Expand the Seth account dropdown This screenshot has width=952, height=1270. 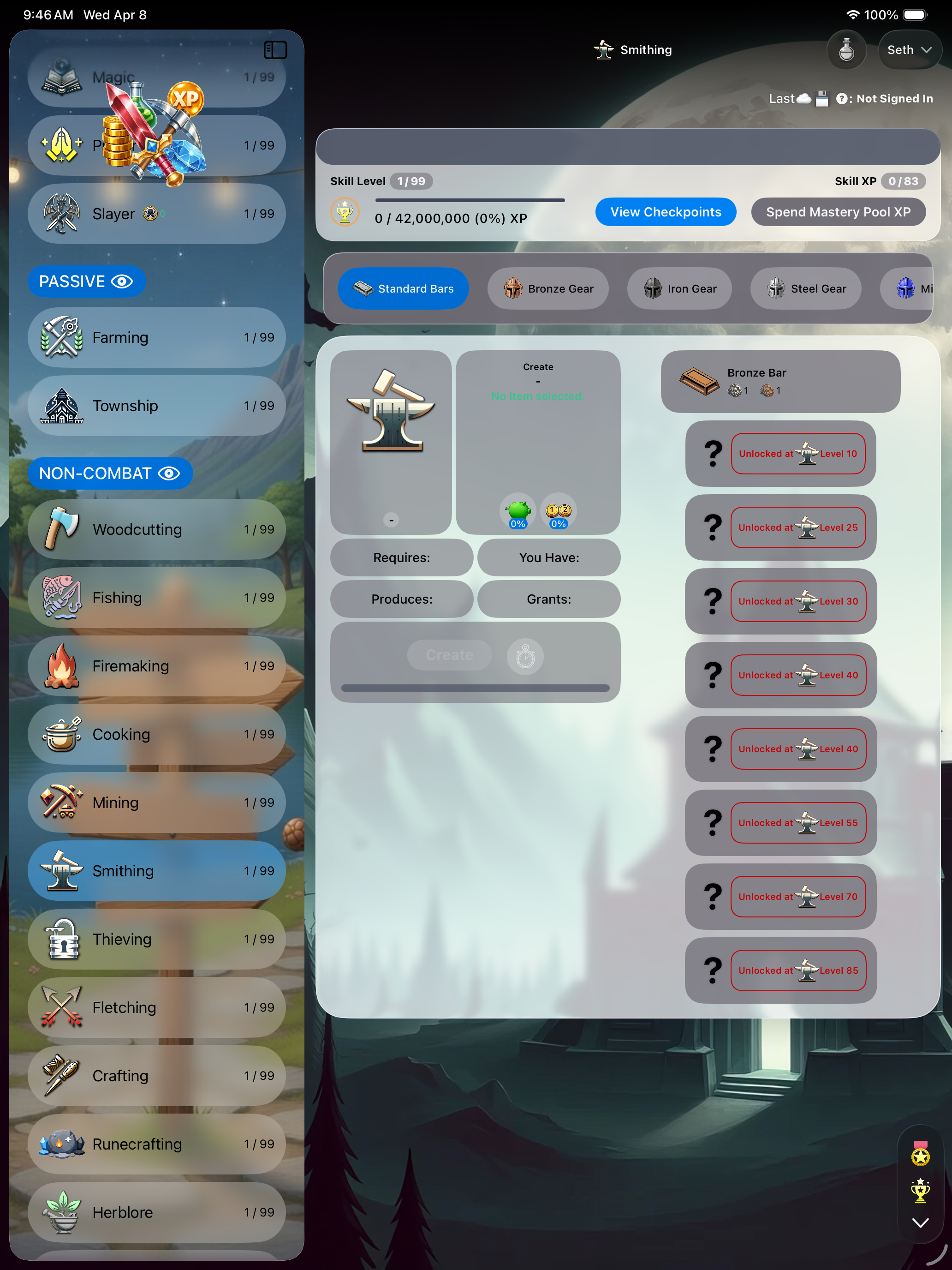(x=910, y=50)
